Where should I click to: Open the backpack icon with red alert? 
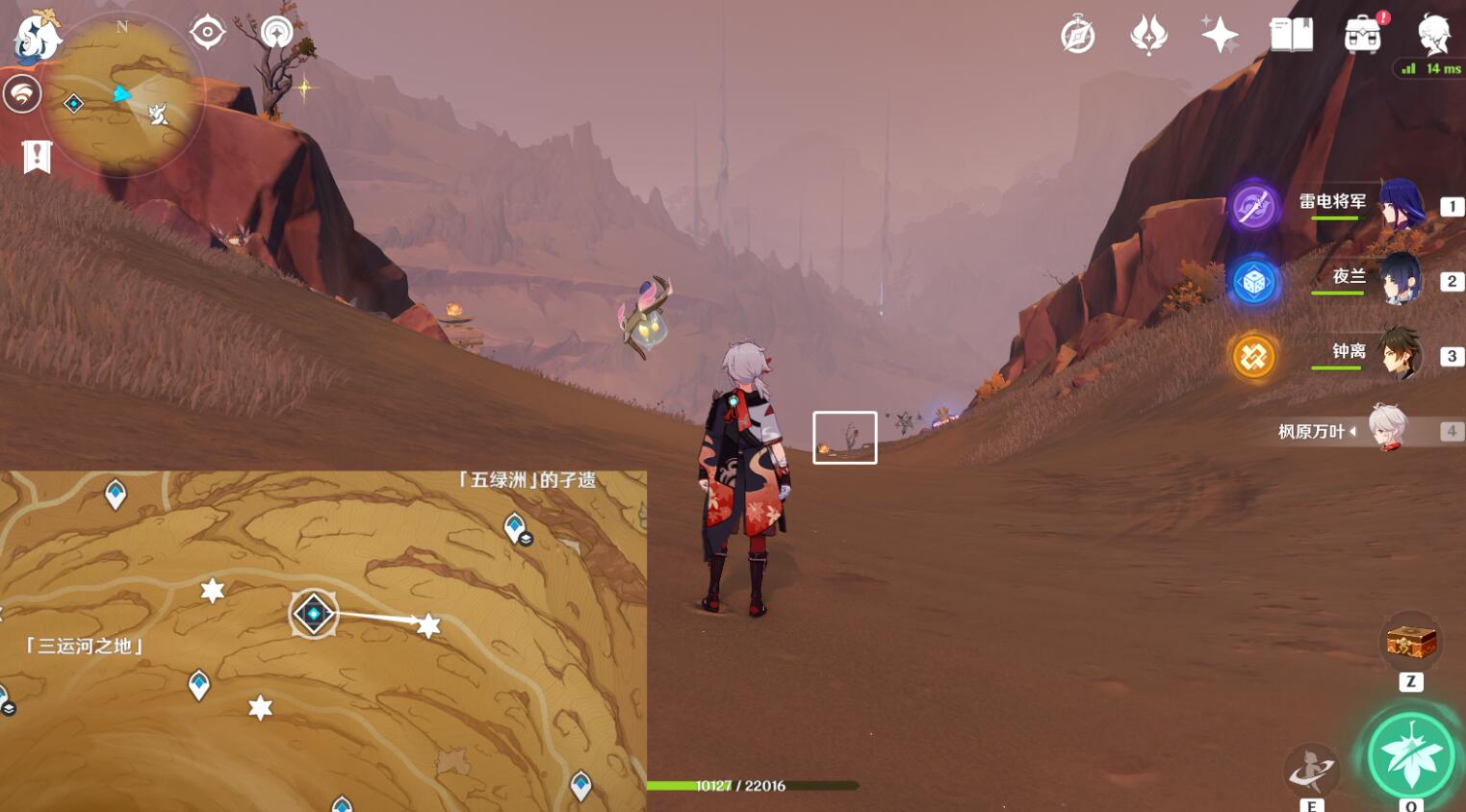[1363, 36]
